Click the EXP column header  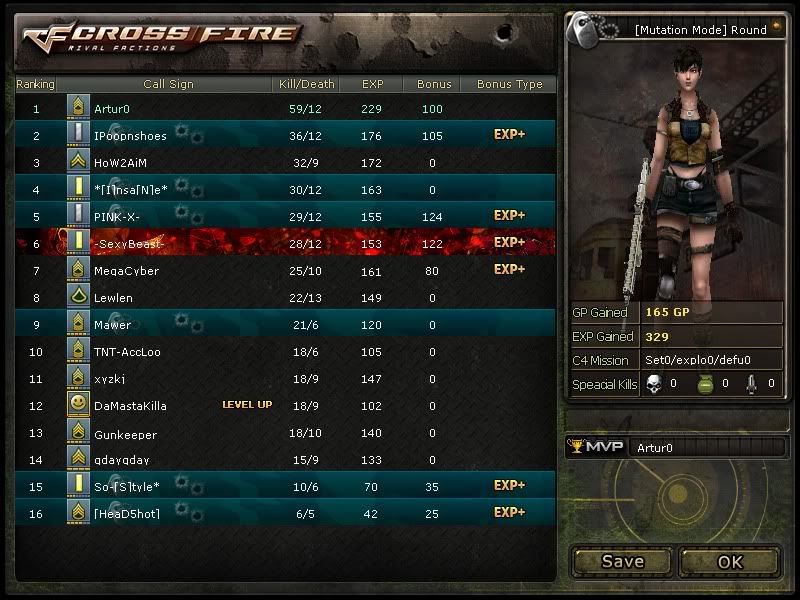click(373, 84)
